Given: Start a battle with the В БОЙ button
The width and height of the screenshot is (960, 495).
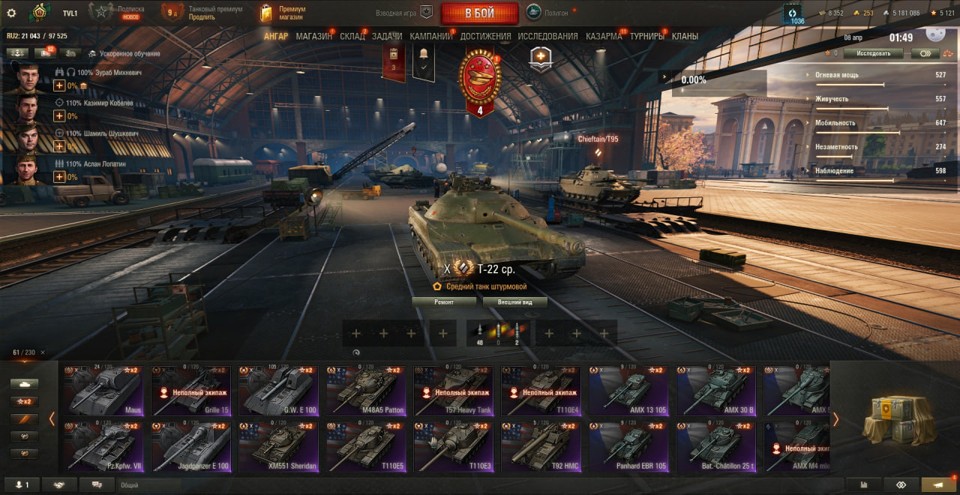Looking at the screenshot, I should (479, 13).
